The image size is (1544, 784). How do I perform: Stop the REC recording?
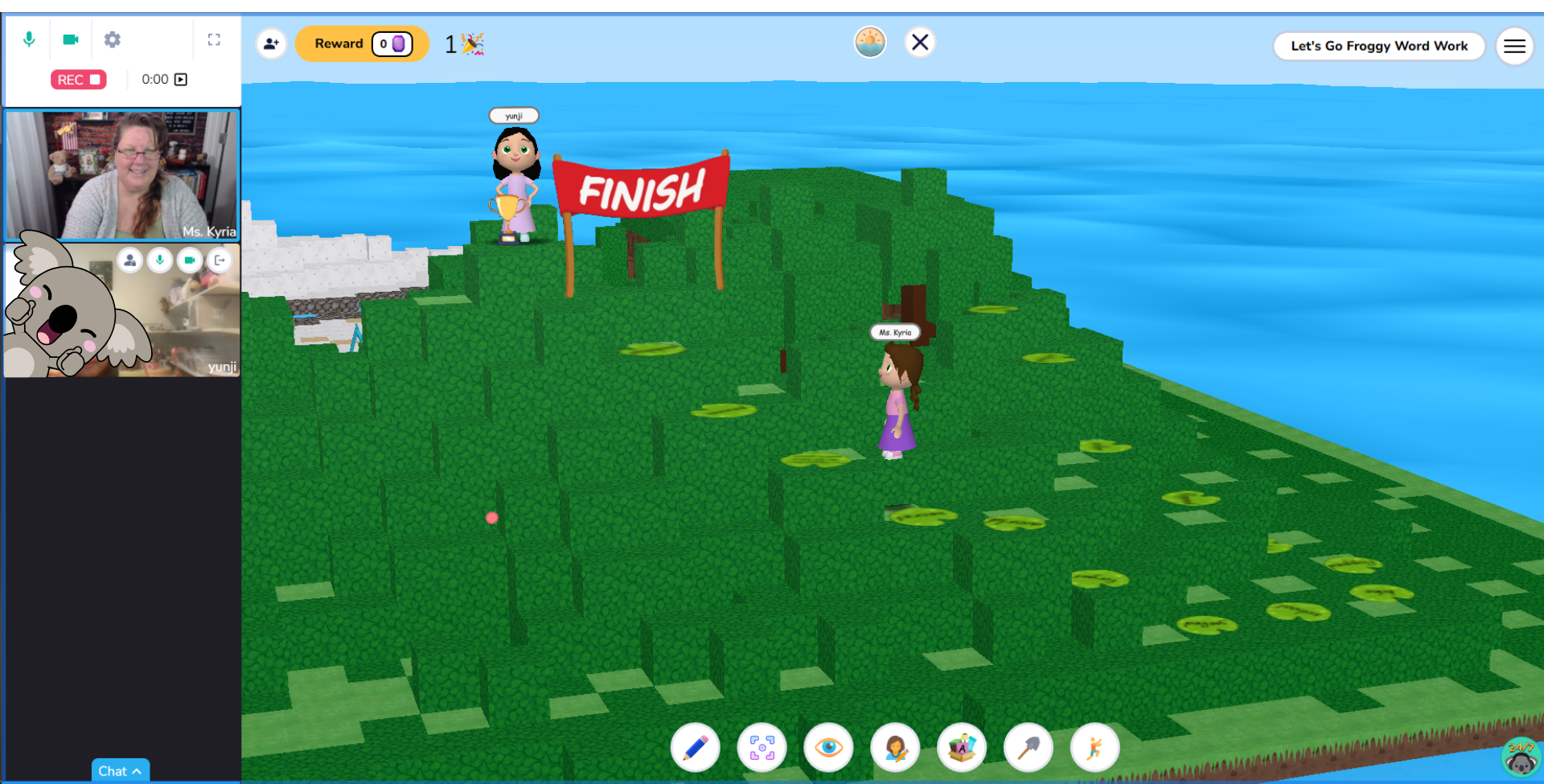point(78,79)
